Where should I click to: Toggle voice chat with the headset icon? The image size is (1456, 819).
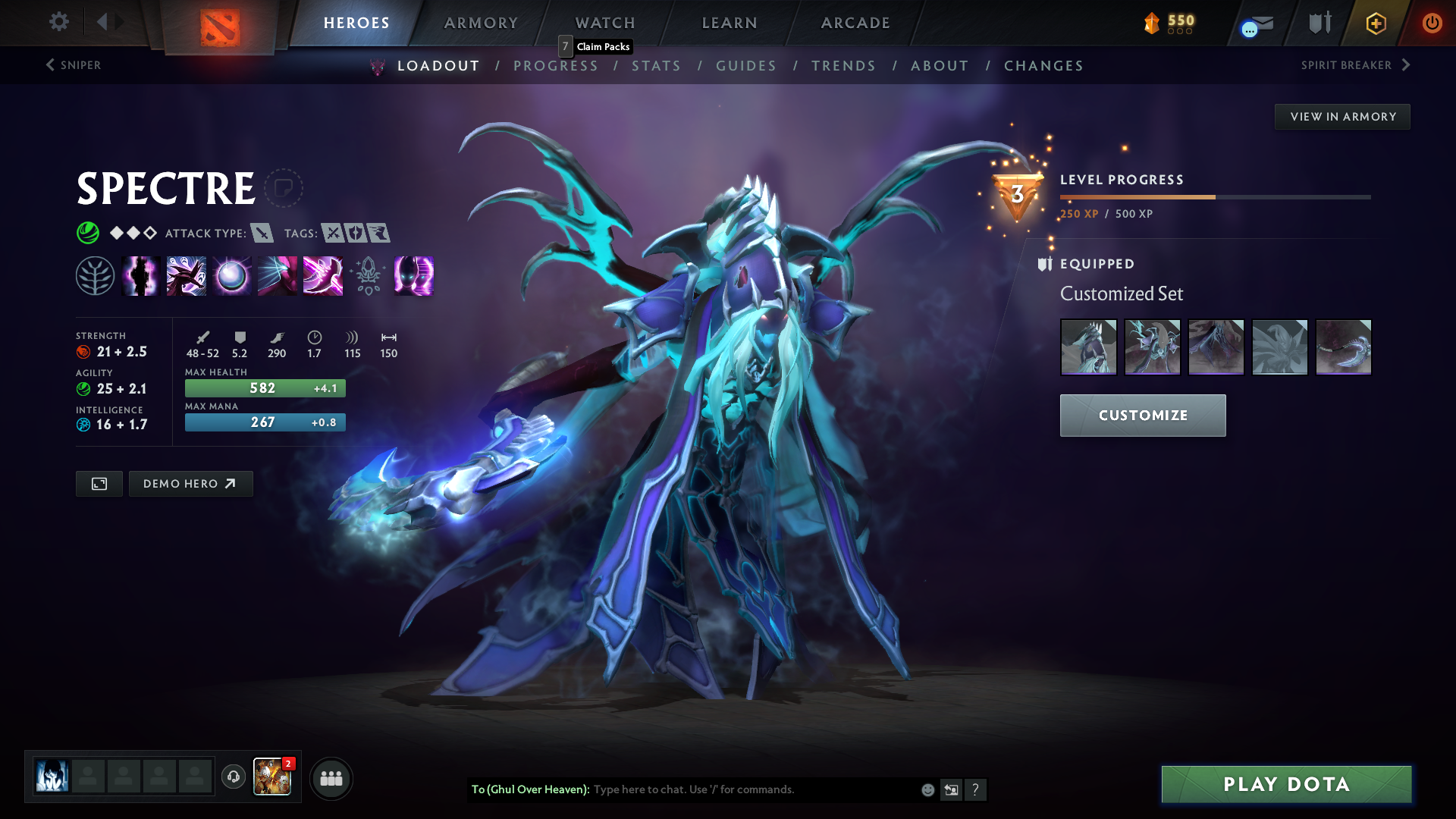[x=233, y=777]
